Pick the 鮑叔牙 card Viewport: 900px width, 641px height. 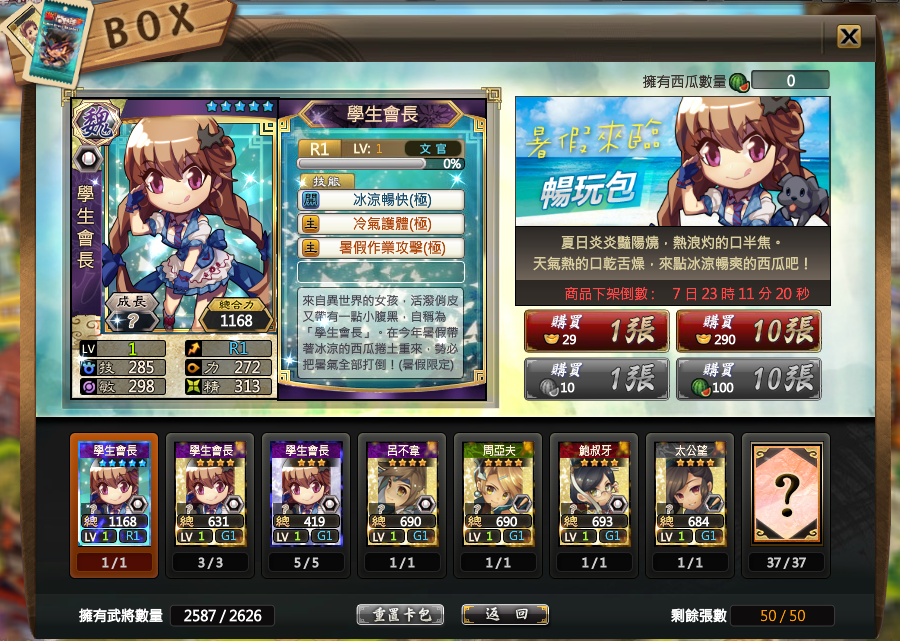pos(594,494)
